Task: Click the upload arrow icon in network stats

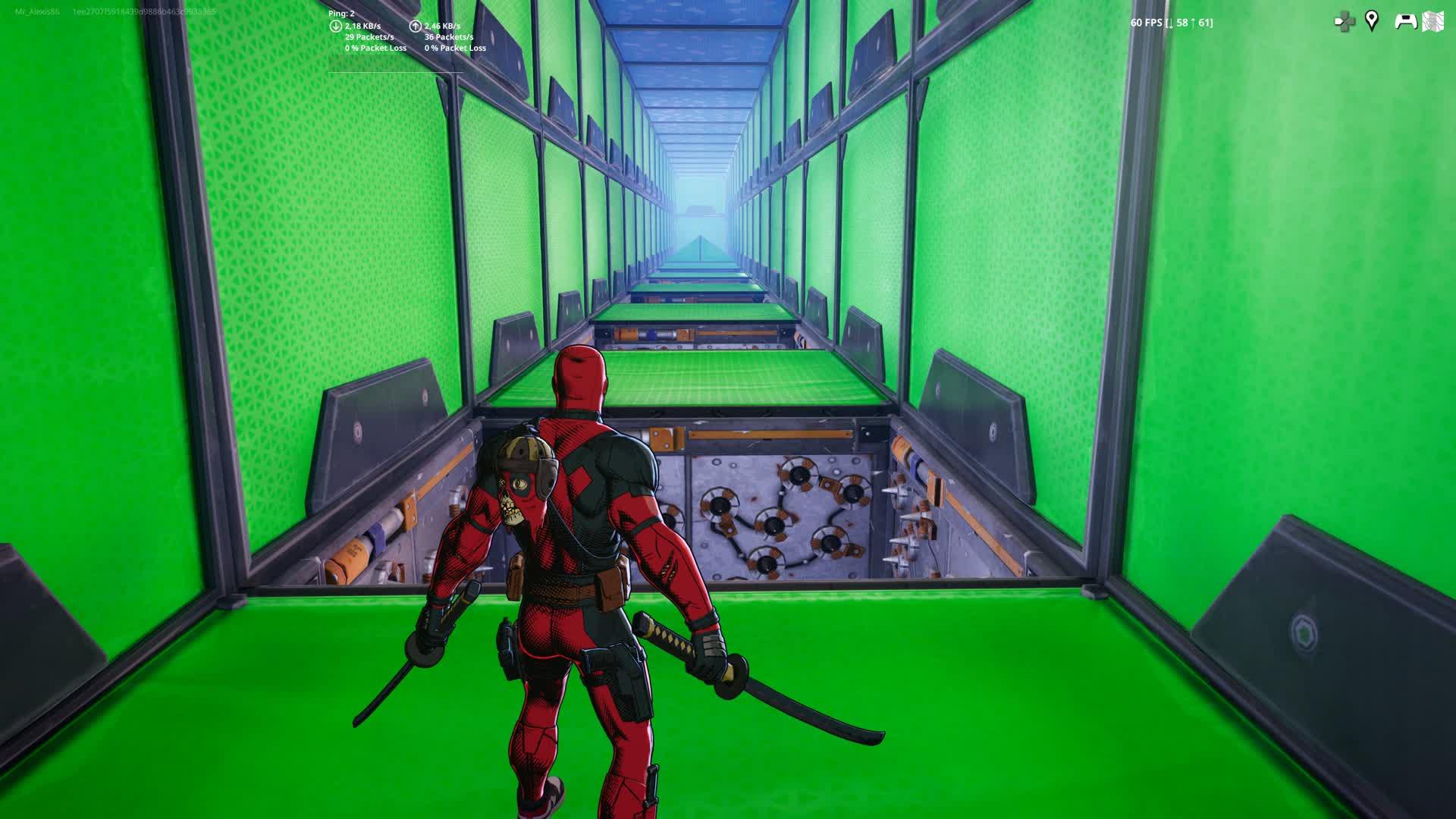Action: point(415,25)
